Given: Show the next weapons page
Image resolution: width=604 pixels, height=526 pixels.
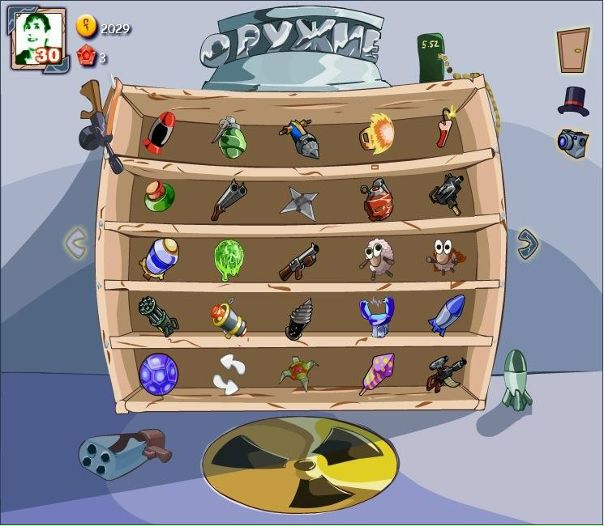Looking at the screenshot, I should (x=527, y=242).
